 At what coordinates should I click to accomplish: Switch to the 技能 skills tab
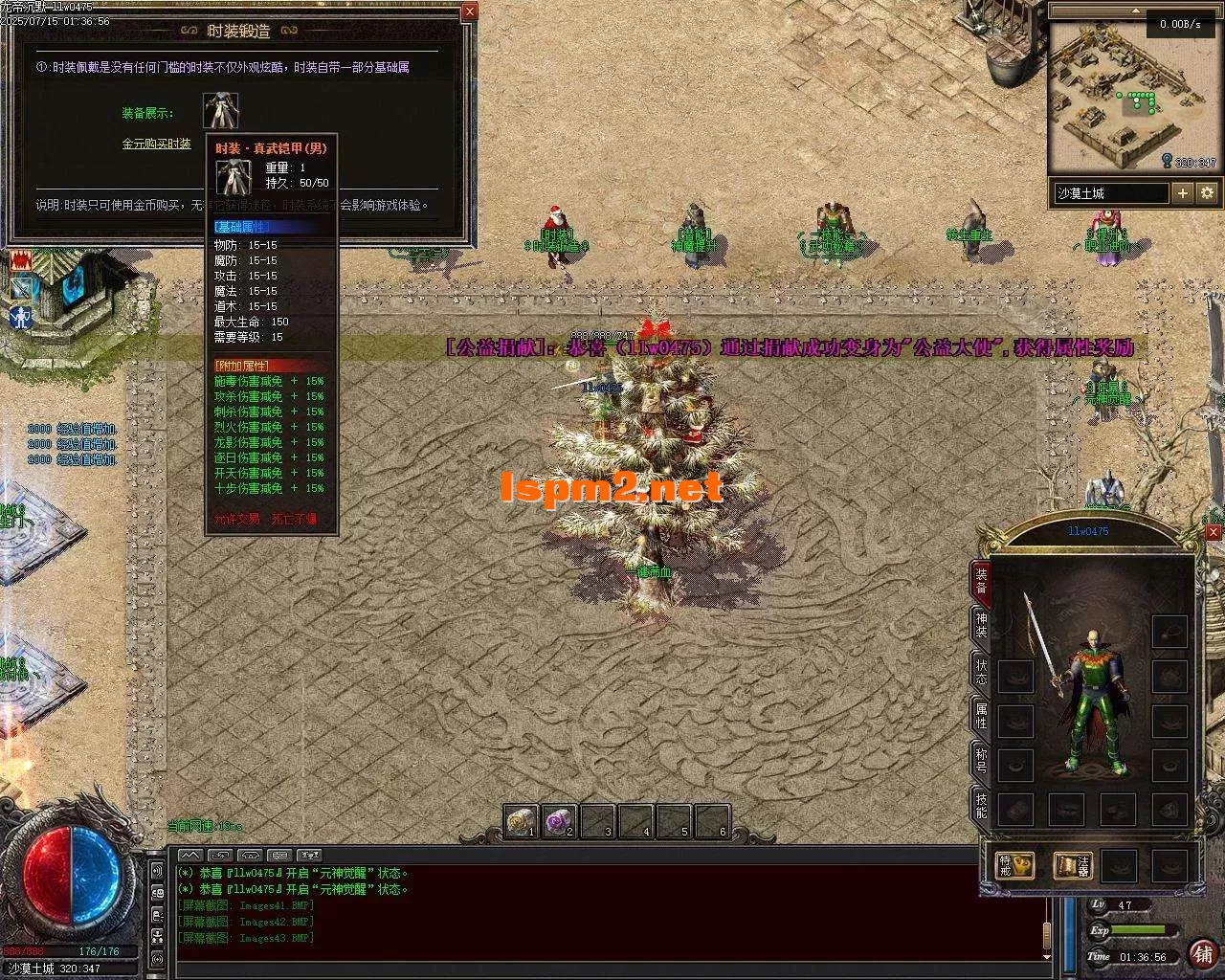click(981, 806)
